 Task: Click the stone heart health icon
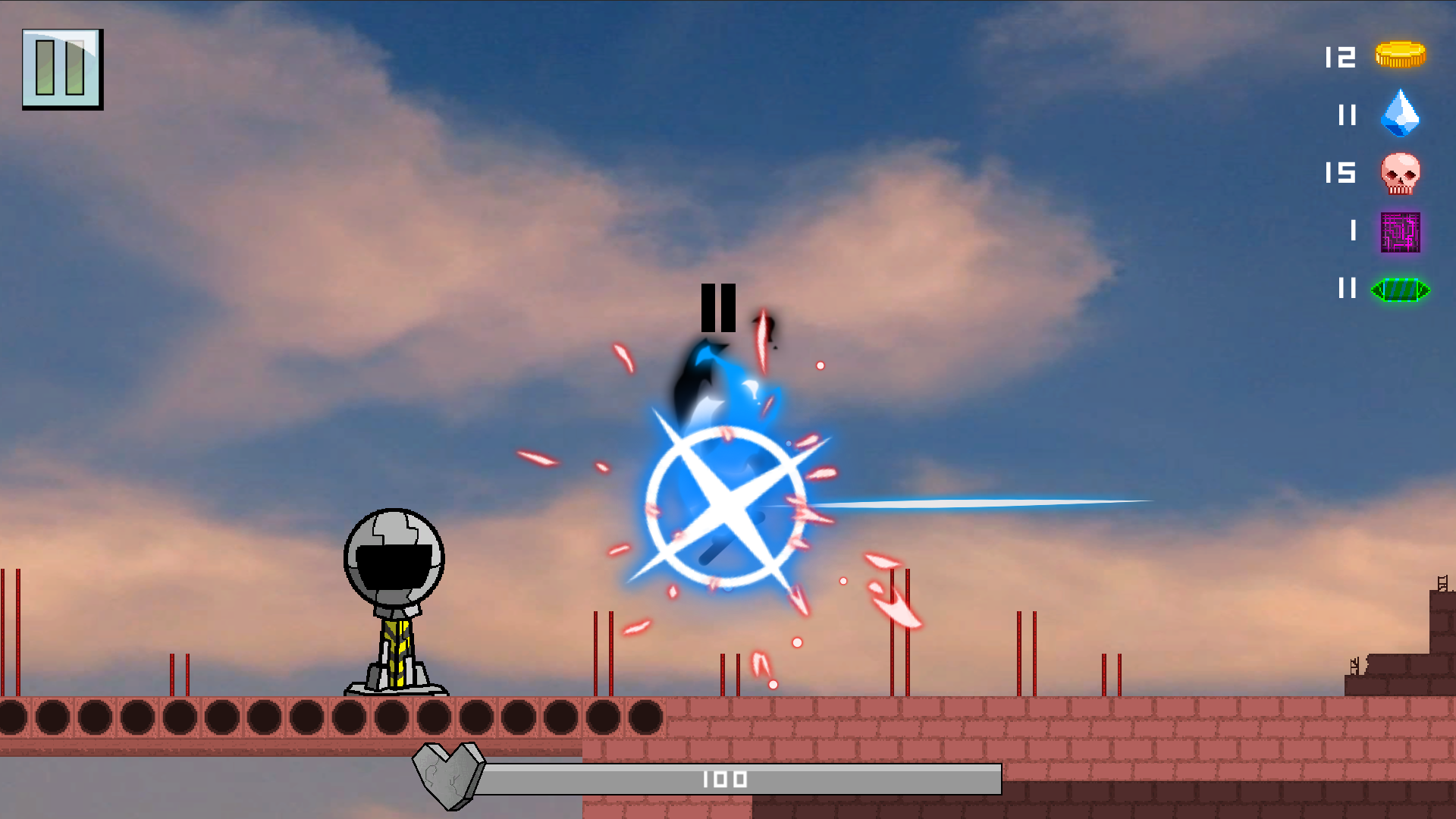tap(446, 778)
